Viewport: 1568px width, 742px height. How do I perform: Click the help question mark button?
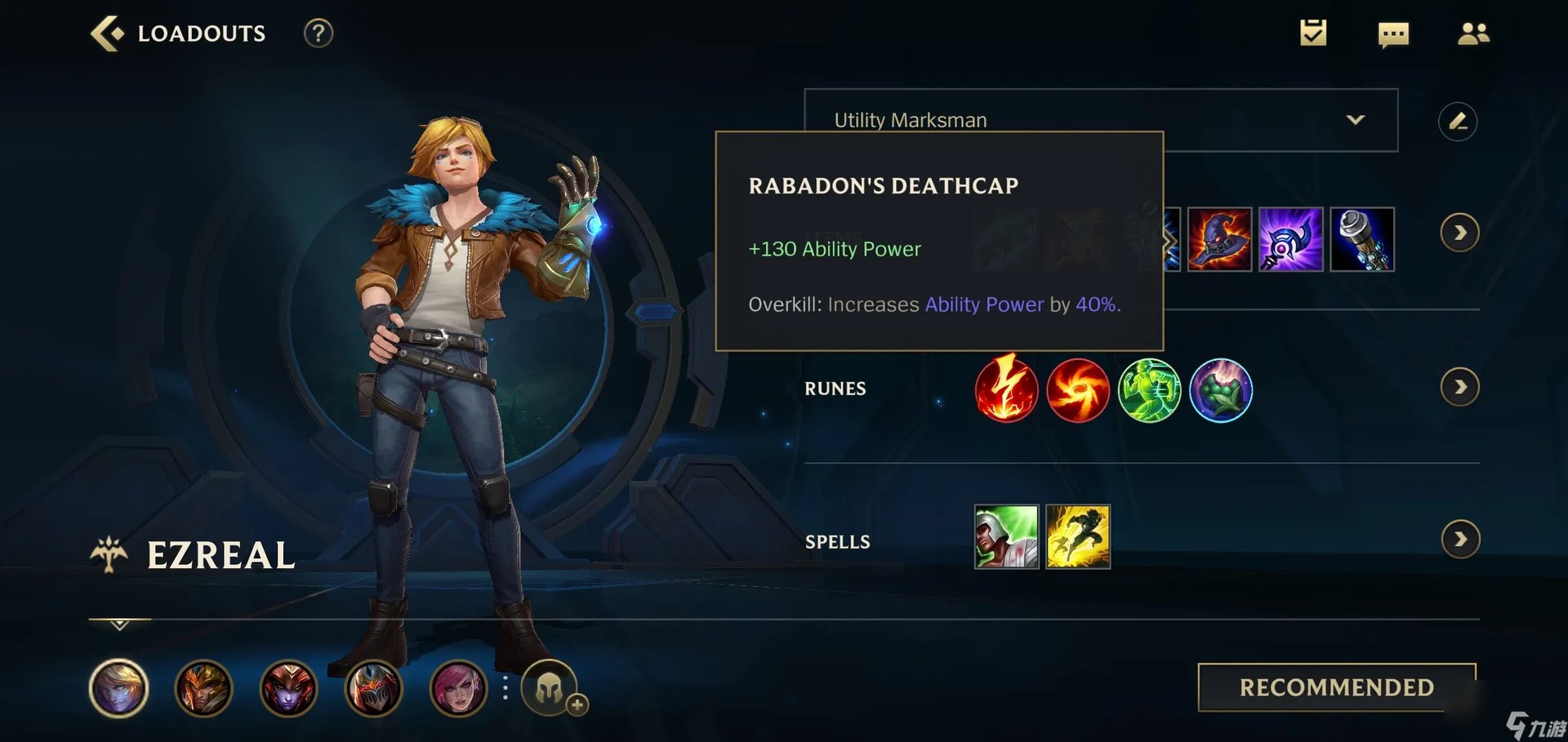pyautogui.click(x=318, y=33)
